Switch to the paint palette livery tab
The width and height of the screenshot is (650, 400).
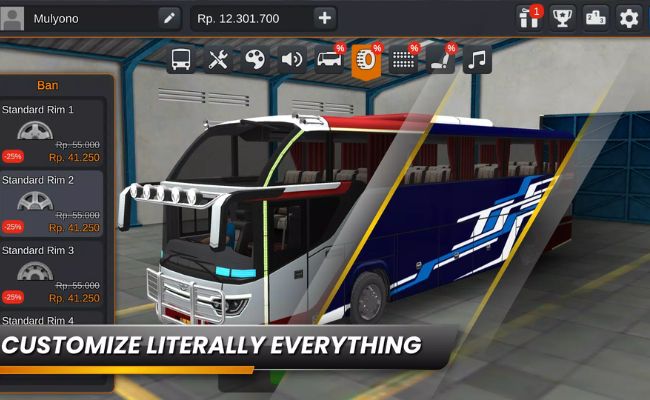[x=255, y=60]
